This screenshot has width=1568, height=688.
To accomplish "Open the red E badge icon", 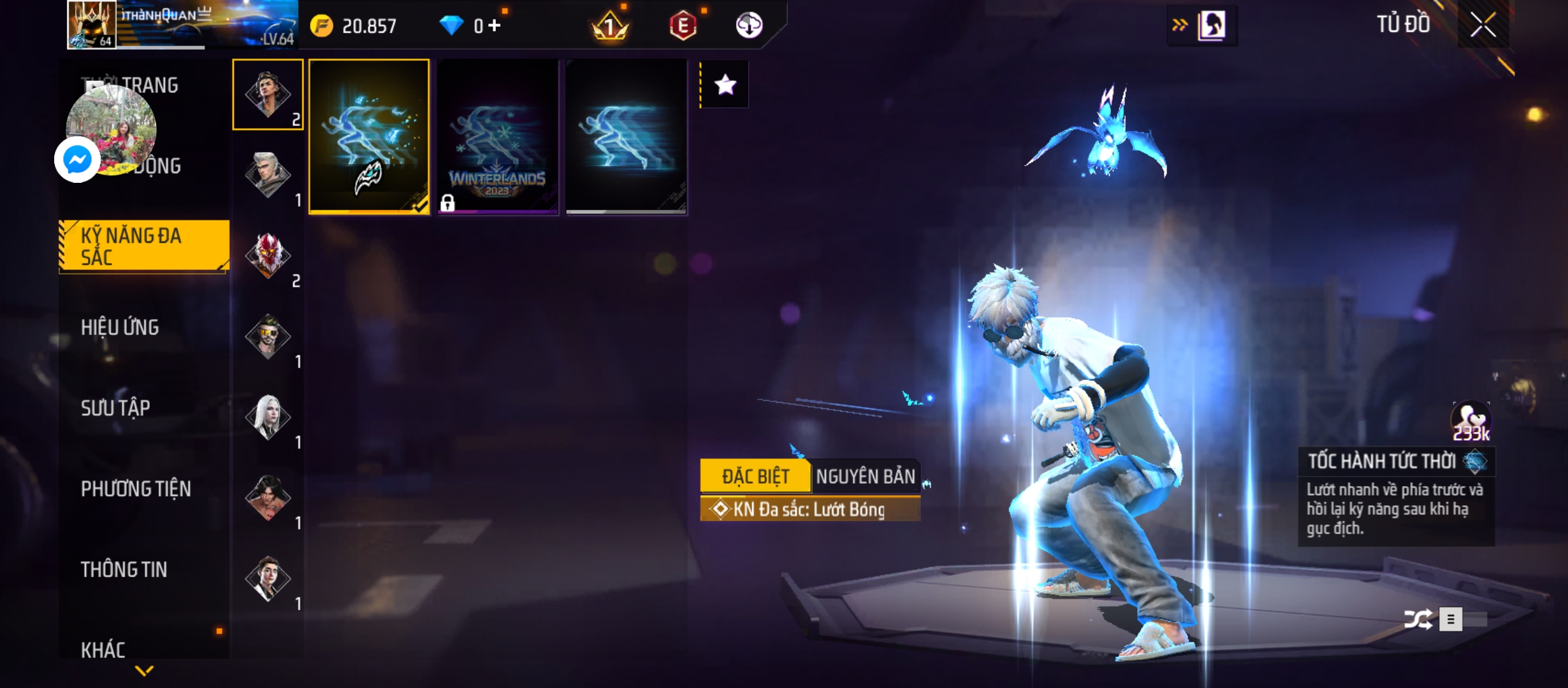I will (683, 26).
